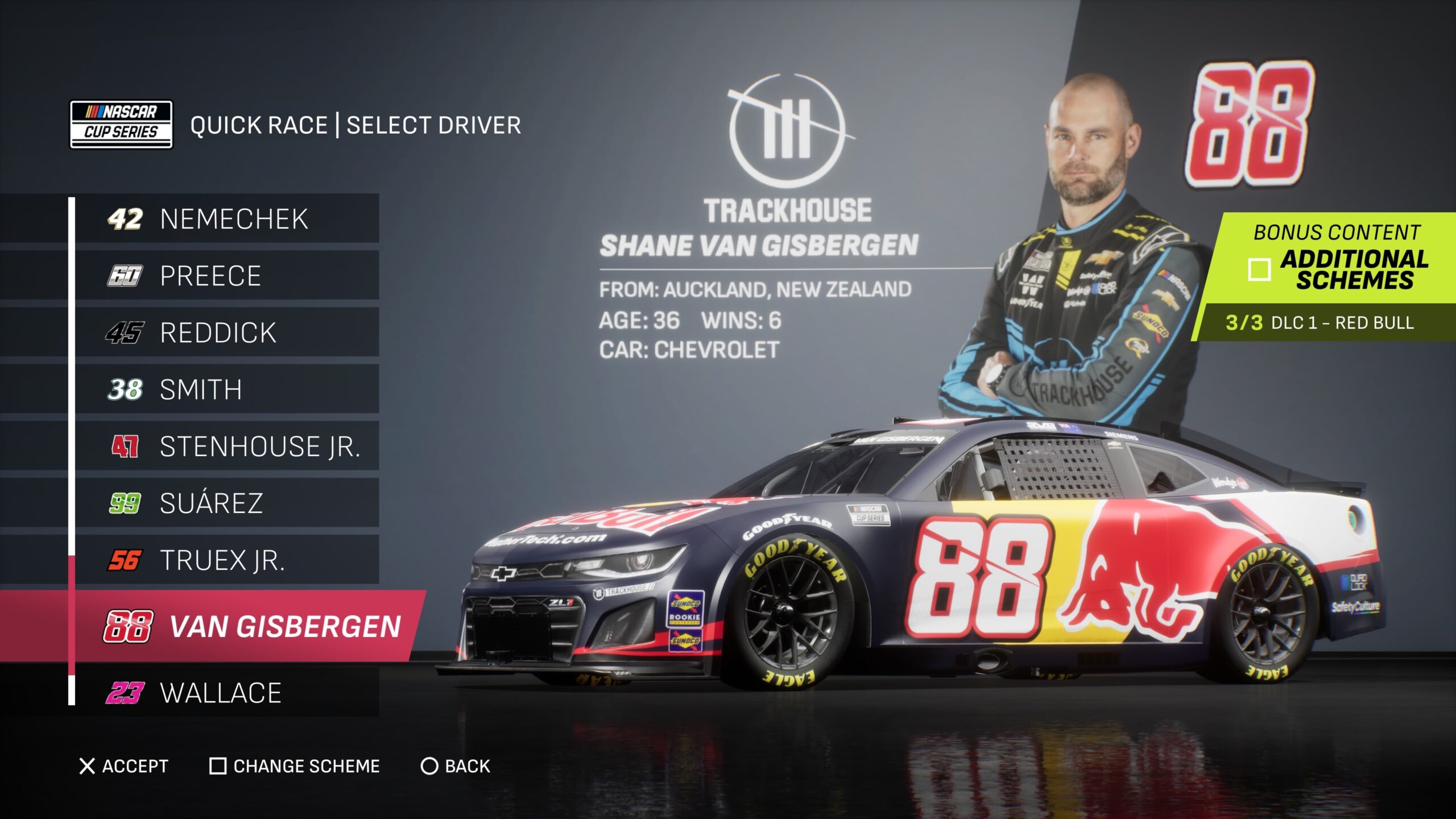Select Suárez number 99 driver row
Screen dimensions: 1456x819
pyautogui.click(x=227, y=503)
